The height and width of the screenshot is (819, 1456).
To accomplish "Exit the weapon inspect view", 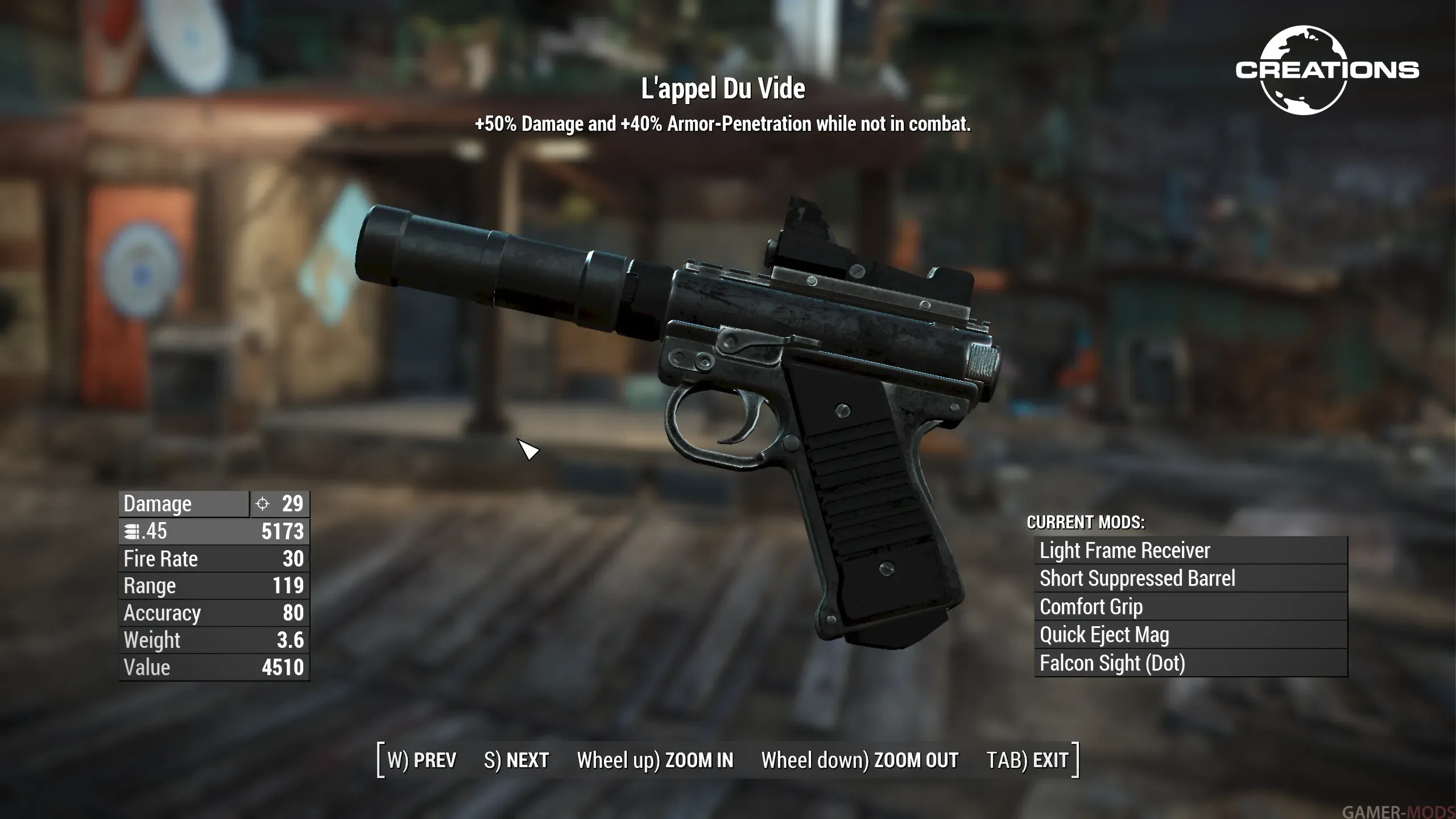I will tap(1027, 760).
